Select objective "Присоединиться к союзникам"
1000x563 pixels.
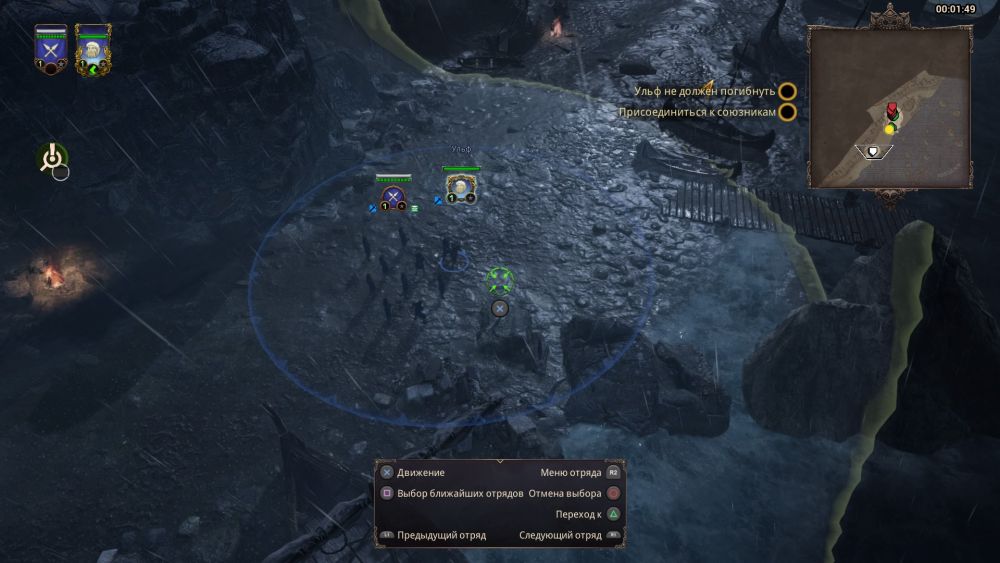click(696, 112)
